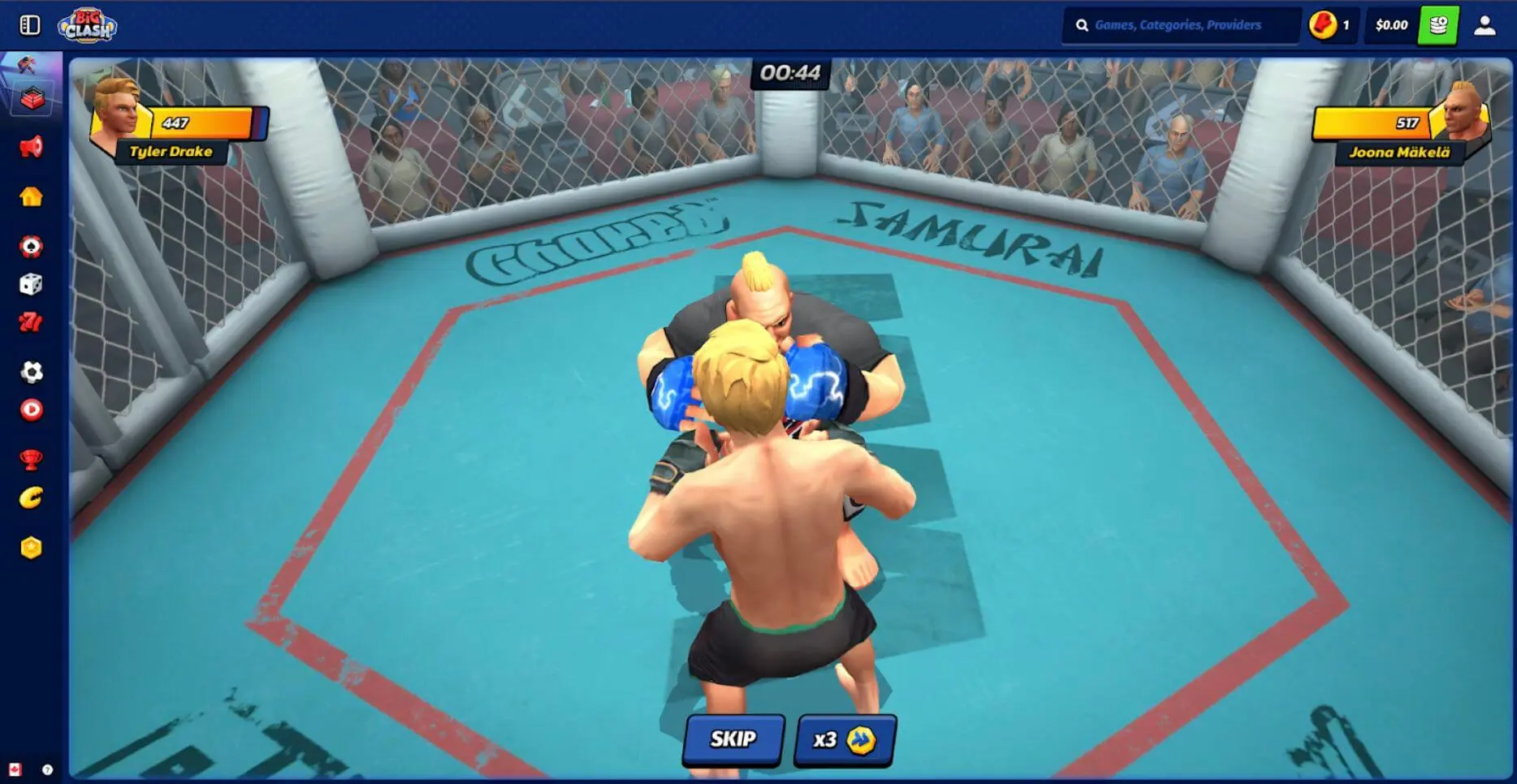This screenshot has height=784, width=1517.
Task: Open the soccer ball sports icon
Action: click(31, 372)
